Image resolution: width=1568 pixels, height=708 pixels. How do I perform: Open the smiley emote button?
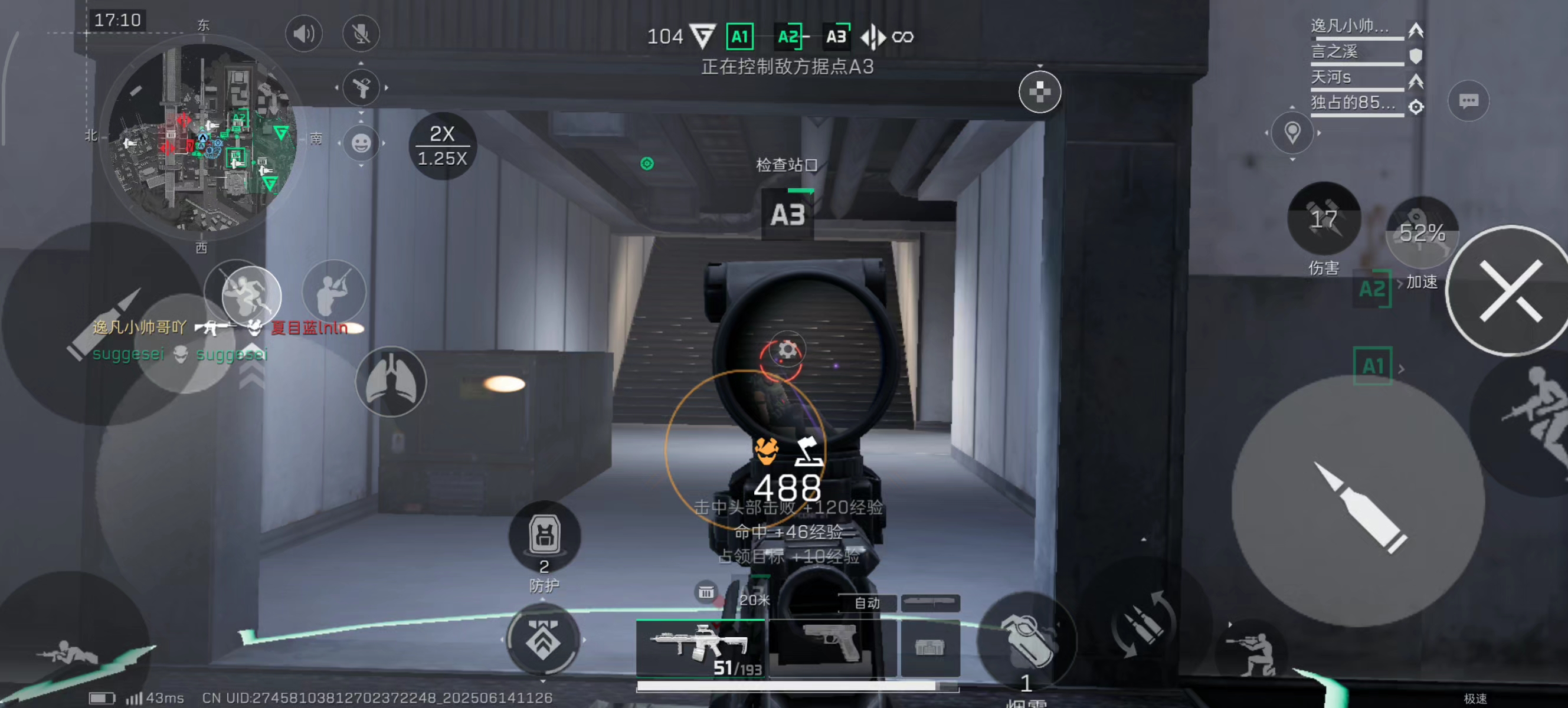[361, 143]
